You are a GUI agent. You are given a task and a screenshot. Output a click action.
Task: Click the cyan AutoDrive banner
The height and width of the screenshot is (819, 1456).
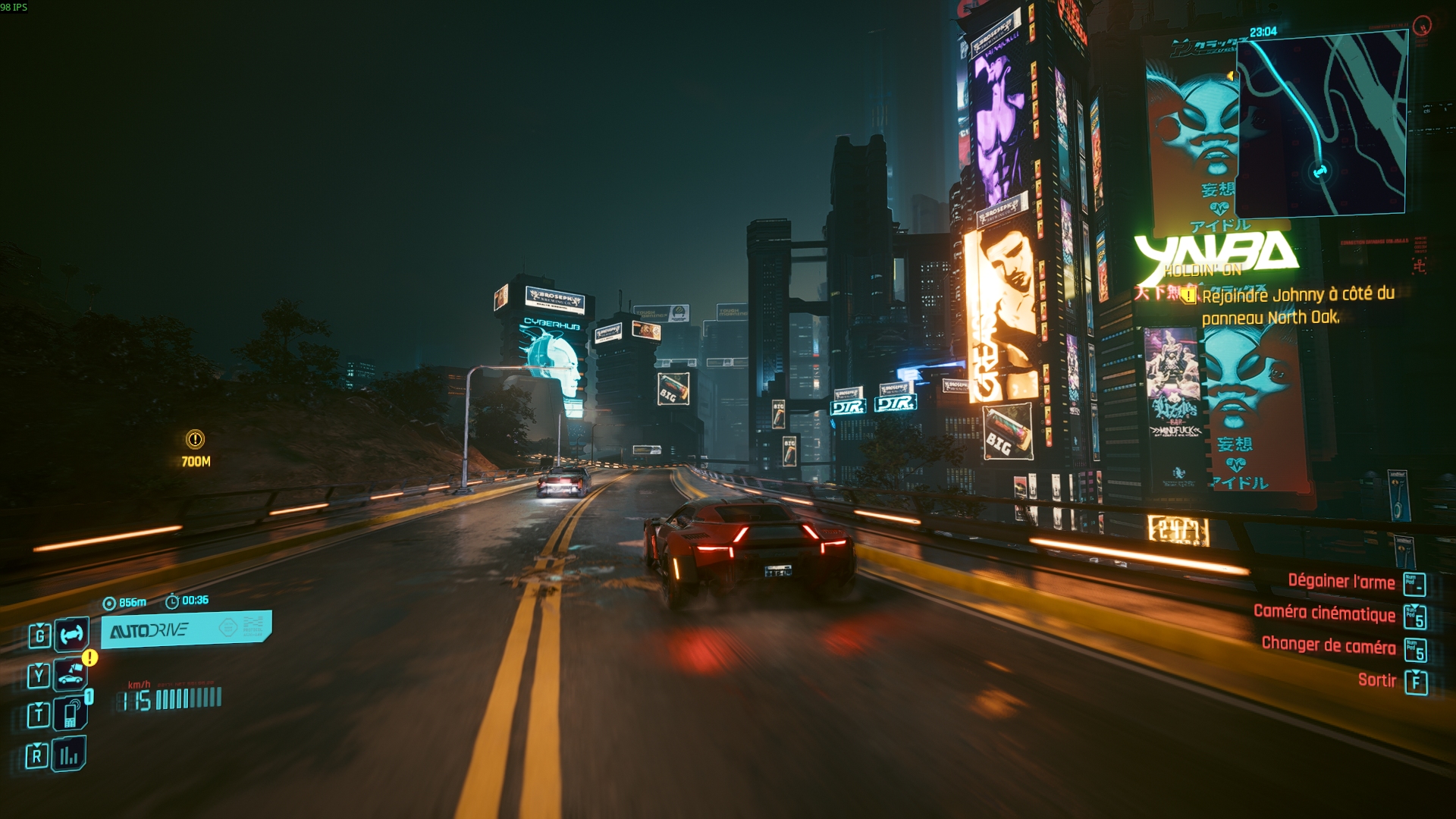pos(186,629)
